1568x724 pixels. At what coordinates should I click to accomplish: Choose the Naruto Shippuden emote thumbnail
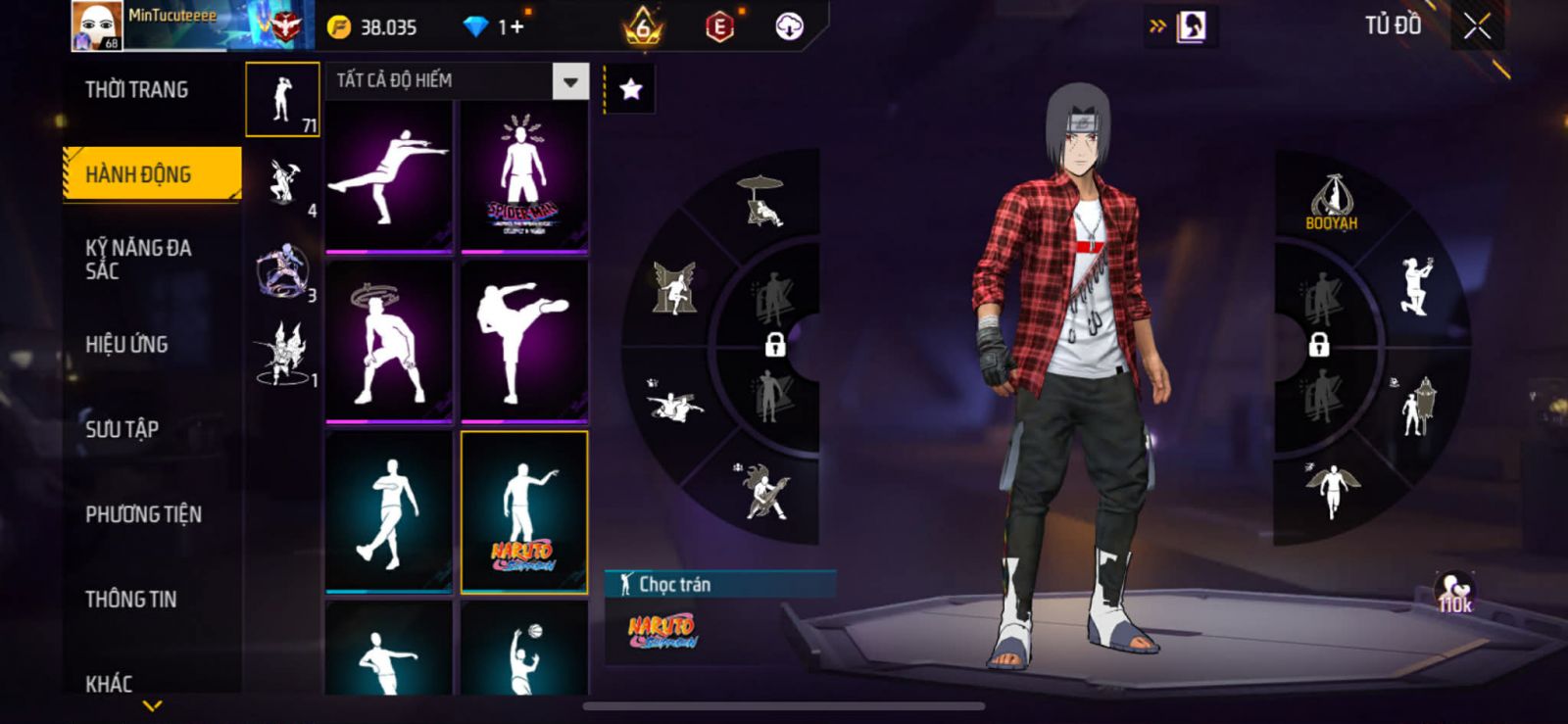click(x=524, y=512)
